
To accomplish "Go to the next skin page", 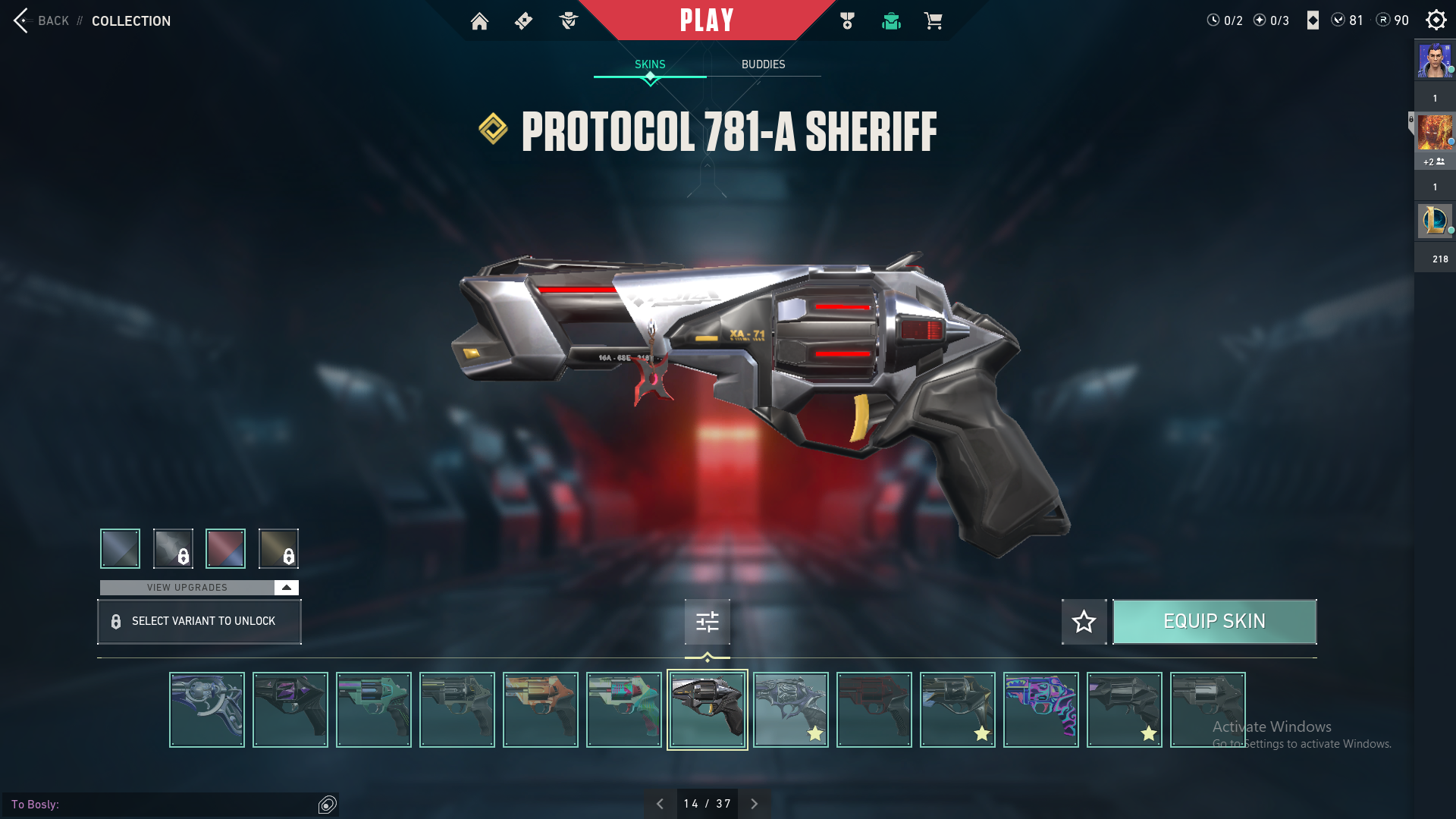I will (754, 804).
